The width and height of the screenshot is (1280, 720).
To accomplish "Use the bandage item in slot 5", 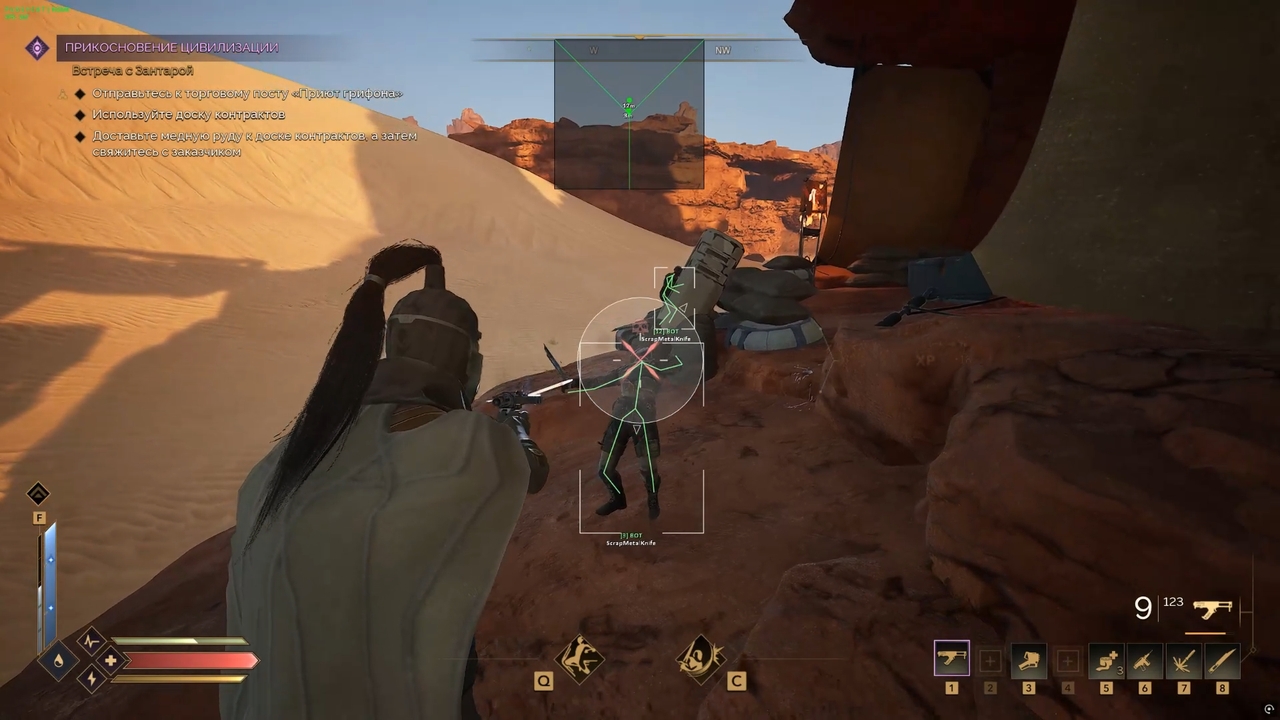I will coord(1106,659).
